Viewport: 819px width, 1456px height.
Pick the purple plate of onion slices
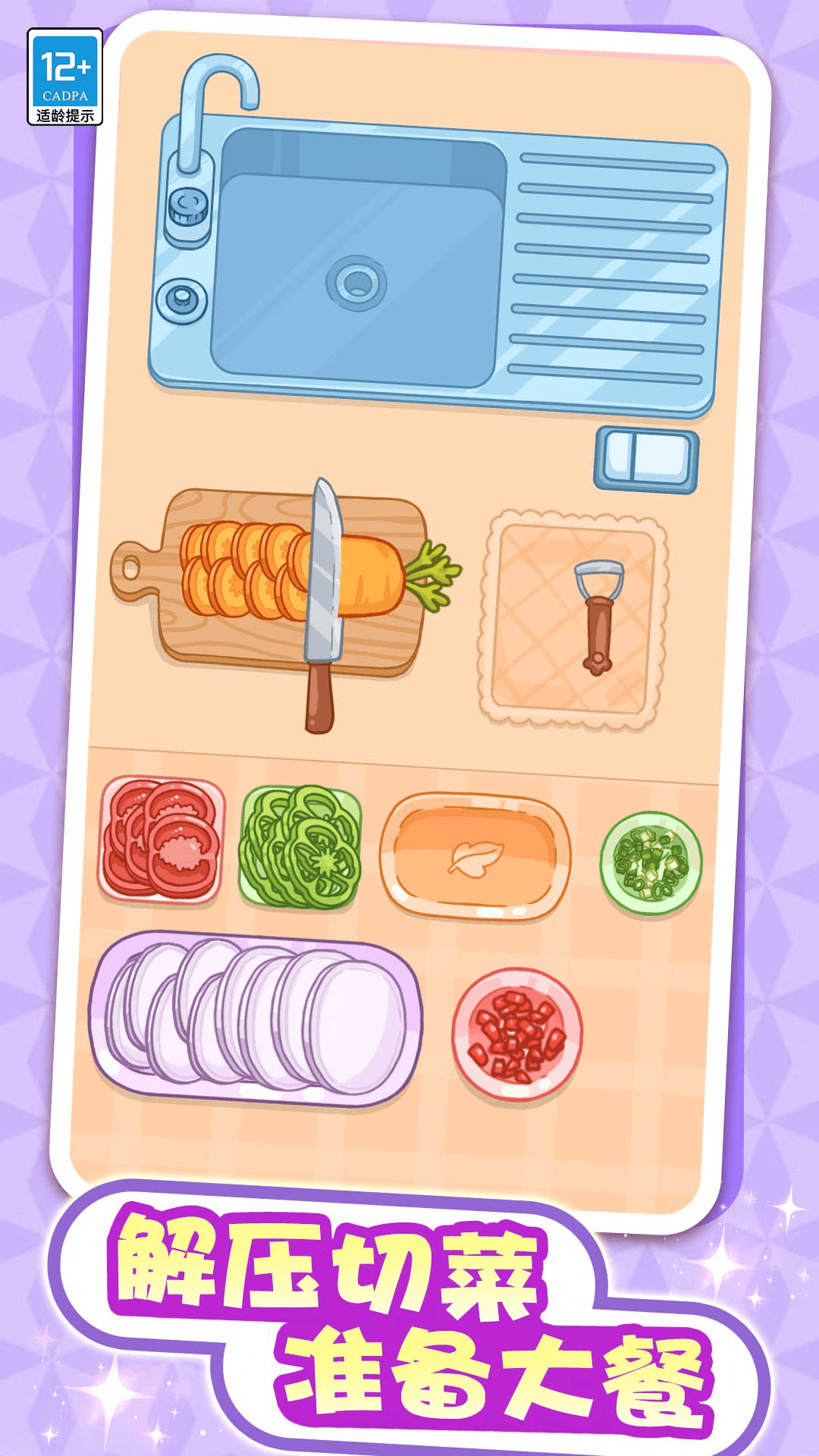255,1017
